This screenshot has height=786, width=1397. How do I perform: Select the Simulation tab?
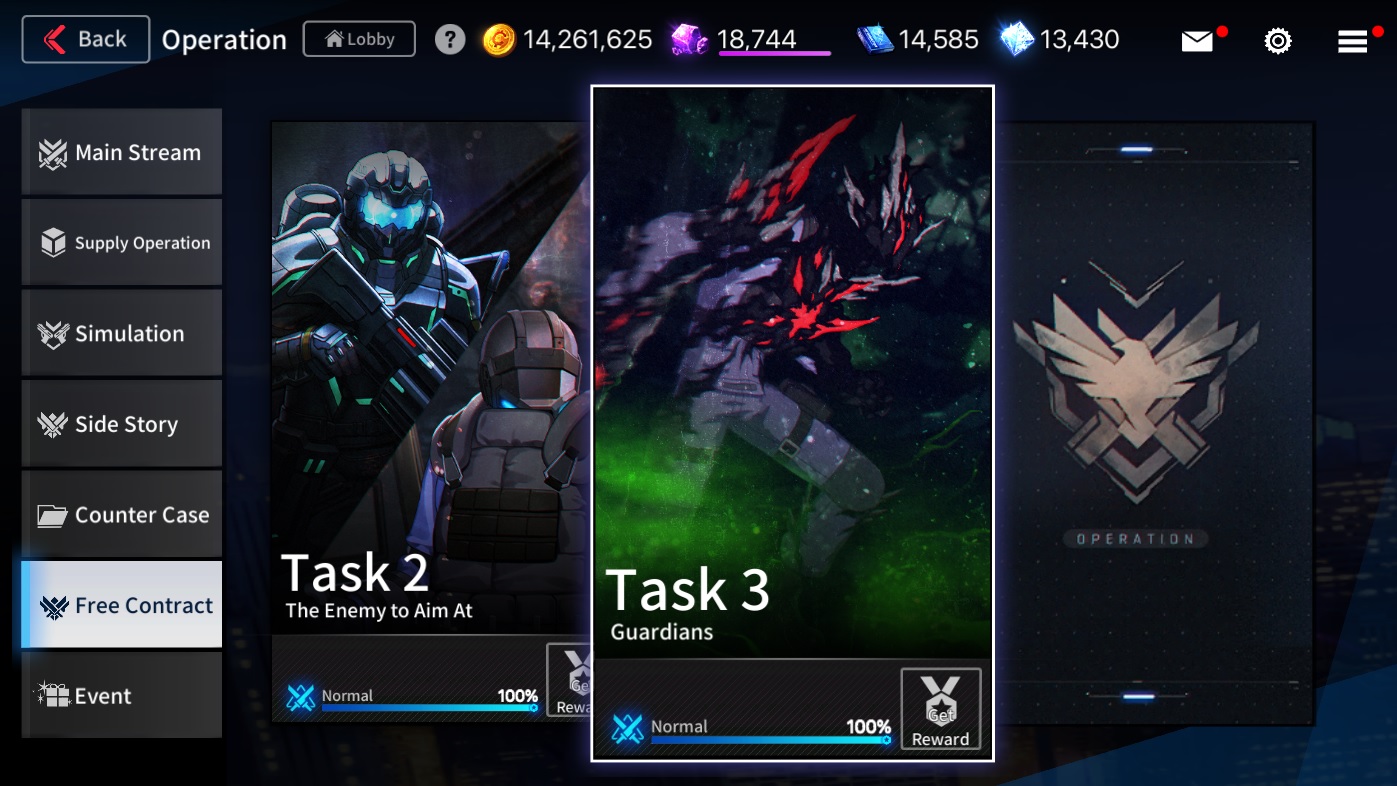point(122,334)
